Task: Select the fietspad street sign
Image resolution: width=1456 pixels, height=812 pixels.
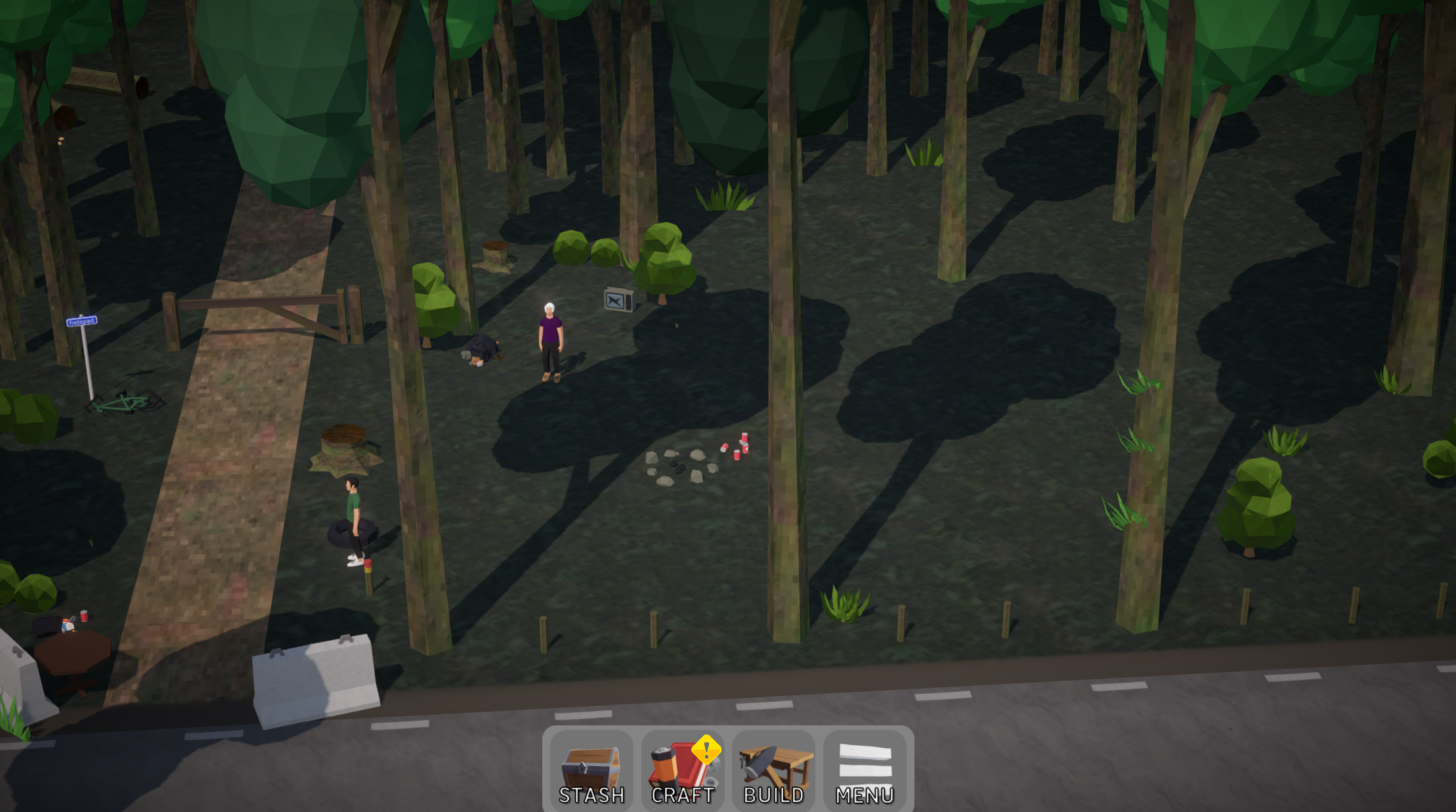Action: pyautogui.click(x=82, y=321)
